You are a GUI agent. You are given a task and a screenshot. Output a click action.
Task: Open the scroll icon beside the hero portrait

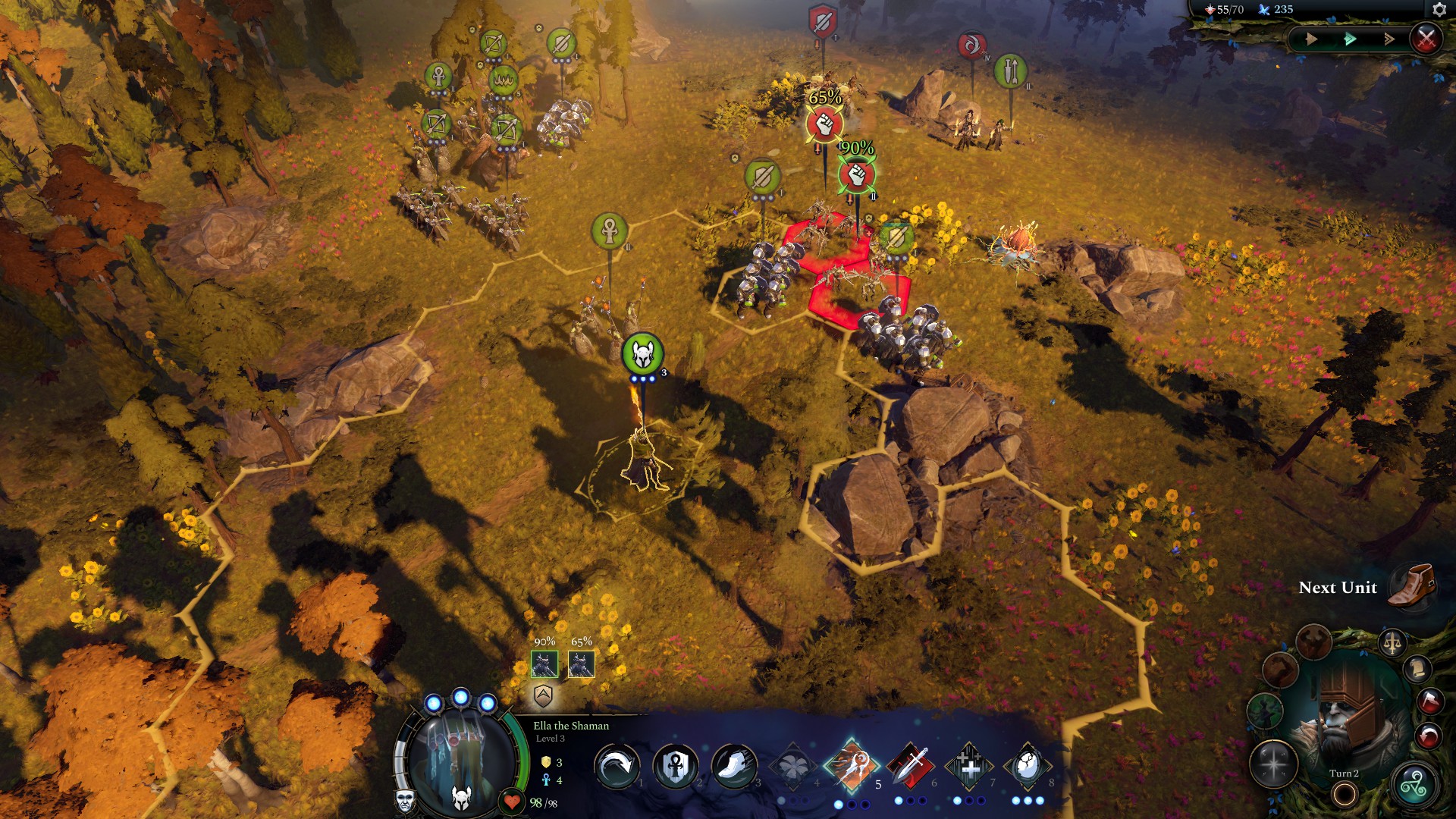[x=1419, y=668]
